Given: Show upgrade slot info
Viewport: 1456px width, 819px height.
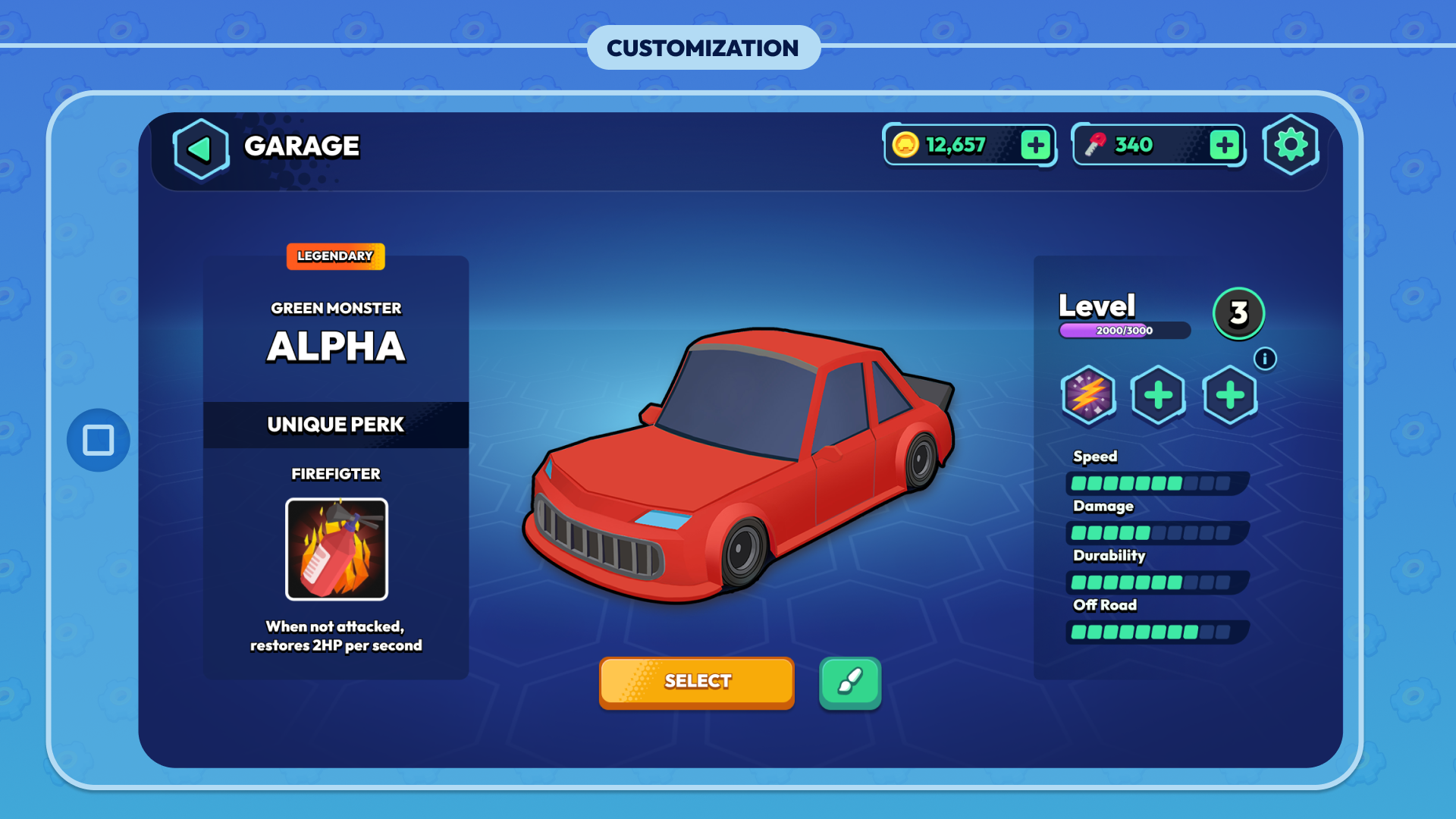Looking at the screenshot, I should [1265, 359].
